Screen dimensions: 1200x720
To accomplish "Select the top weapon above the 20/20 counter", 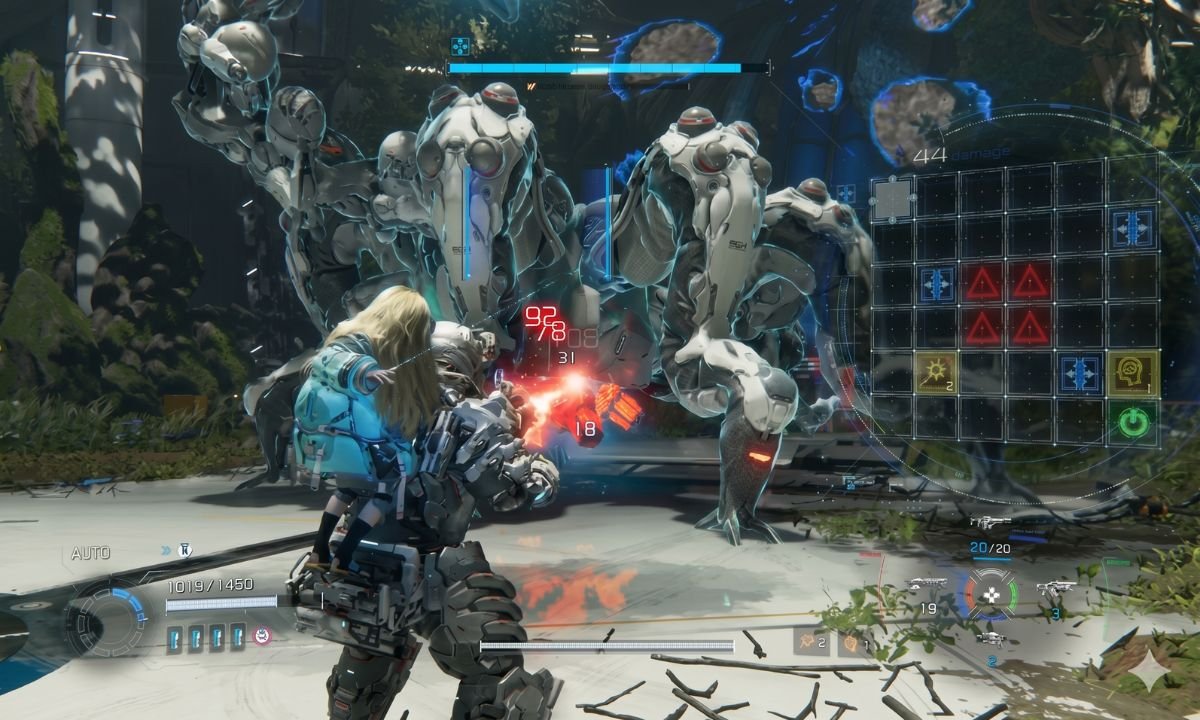I will [x=990, y=523].
